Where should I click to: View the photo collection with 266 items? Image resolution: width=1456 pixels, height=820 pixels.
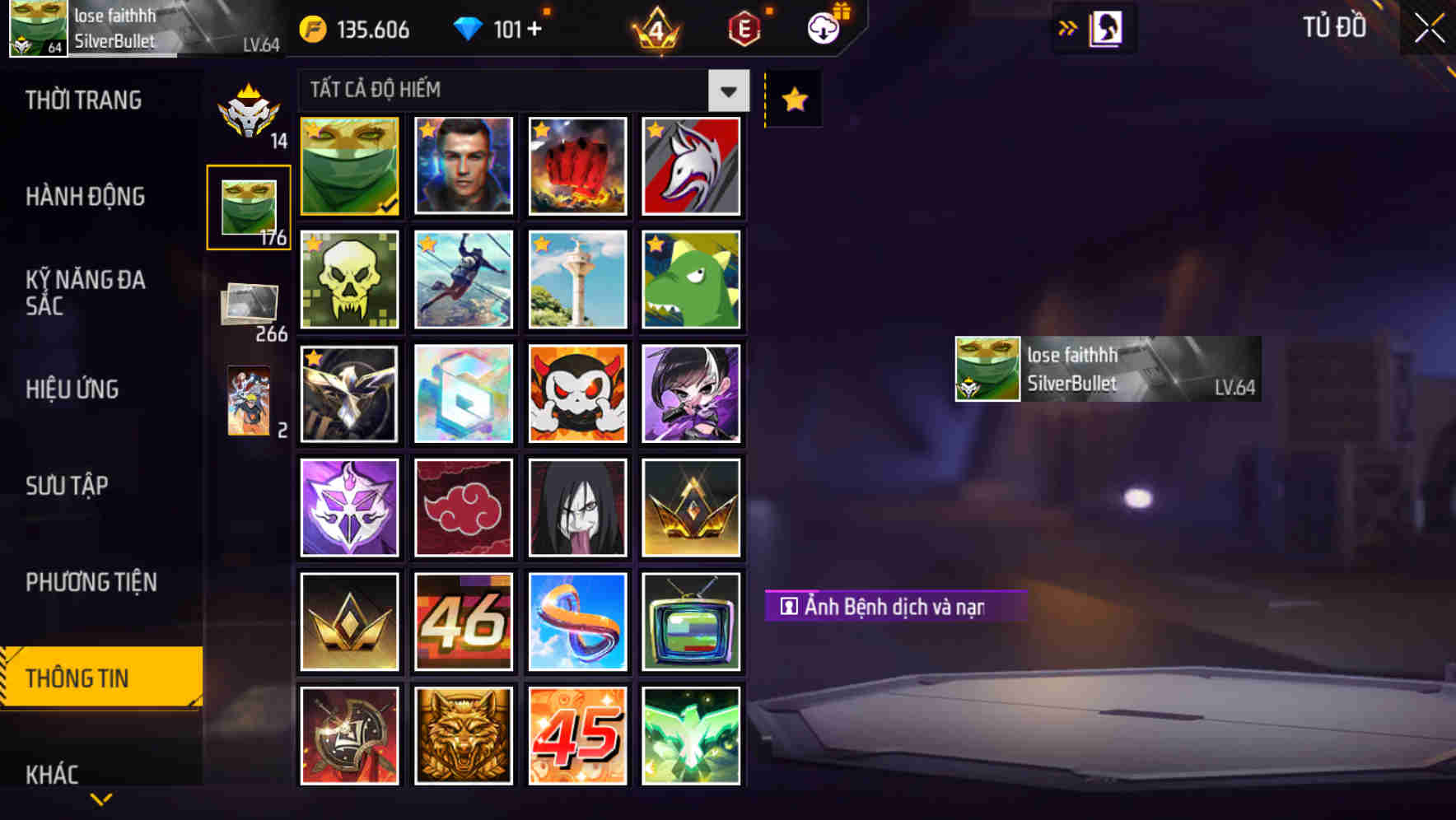(250, 305)
